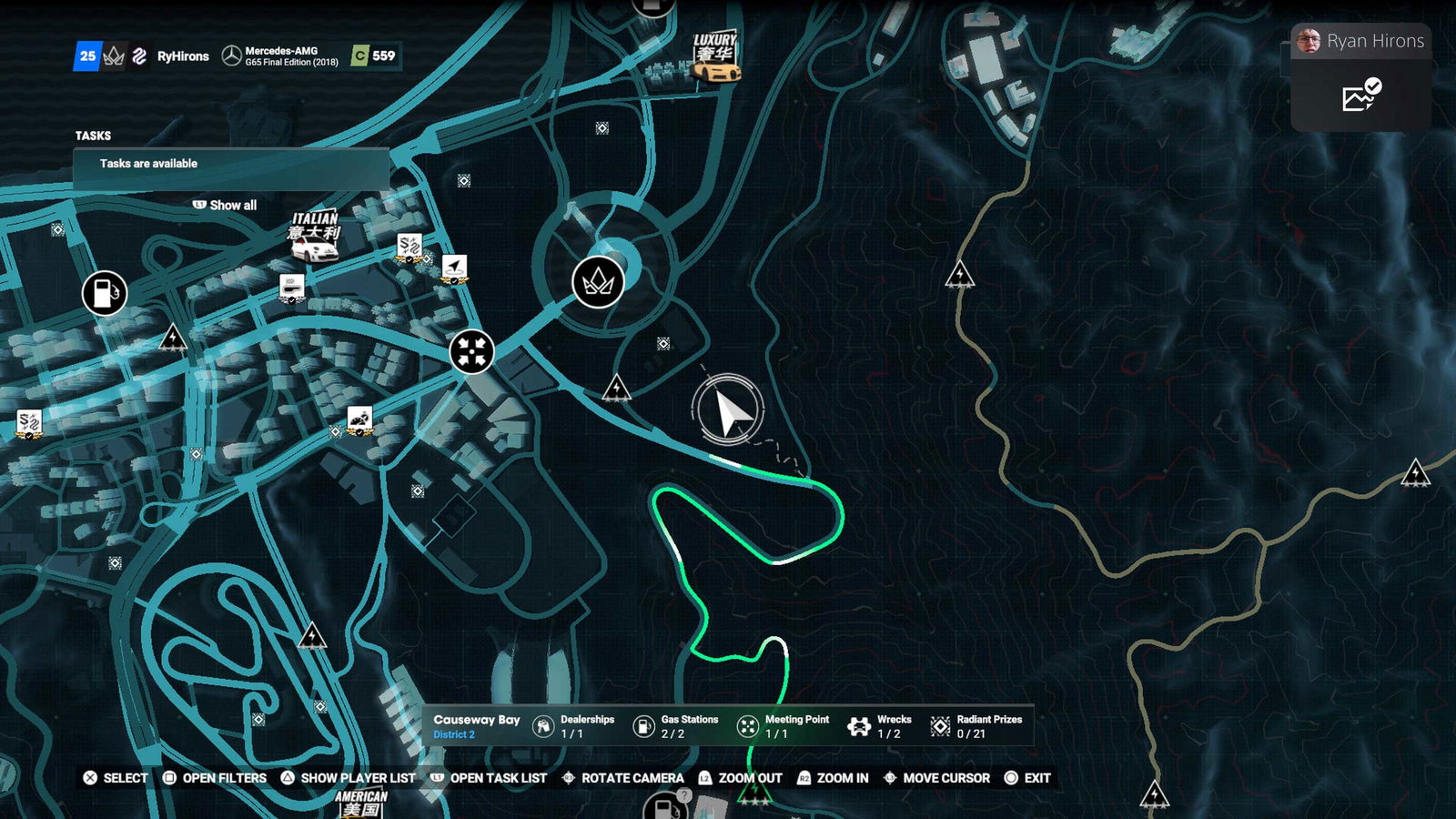Pick the navigation arrow event marker
This screenshot has width=1456, height=819.
[x=454, y=269]
